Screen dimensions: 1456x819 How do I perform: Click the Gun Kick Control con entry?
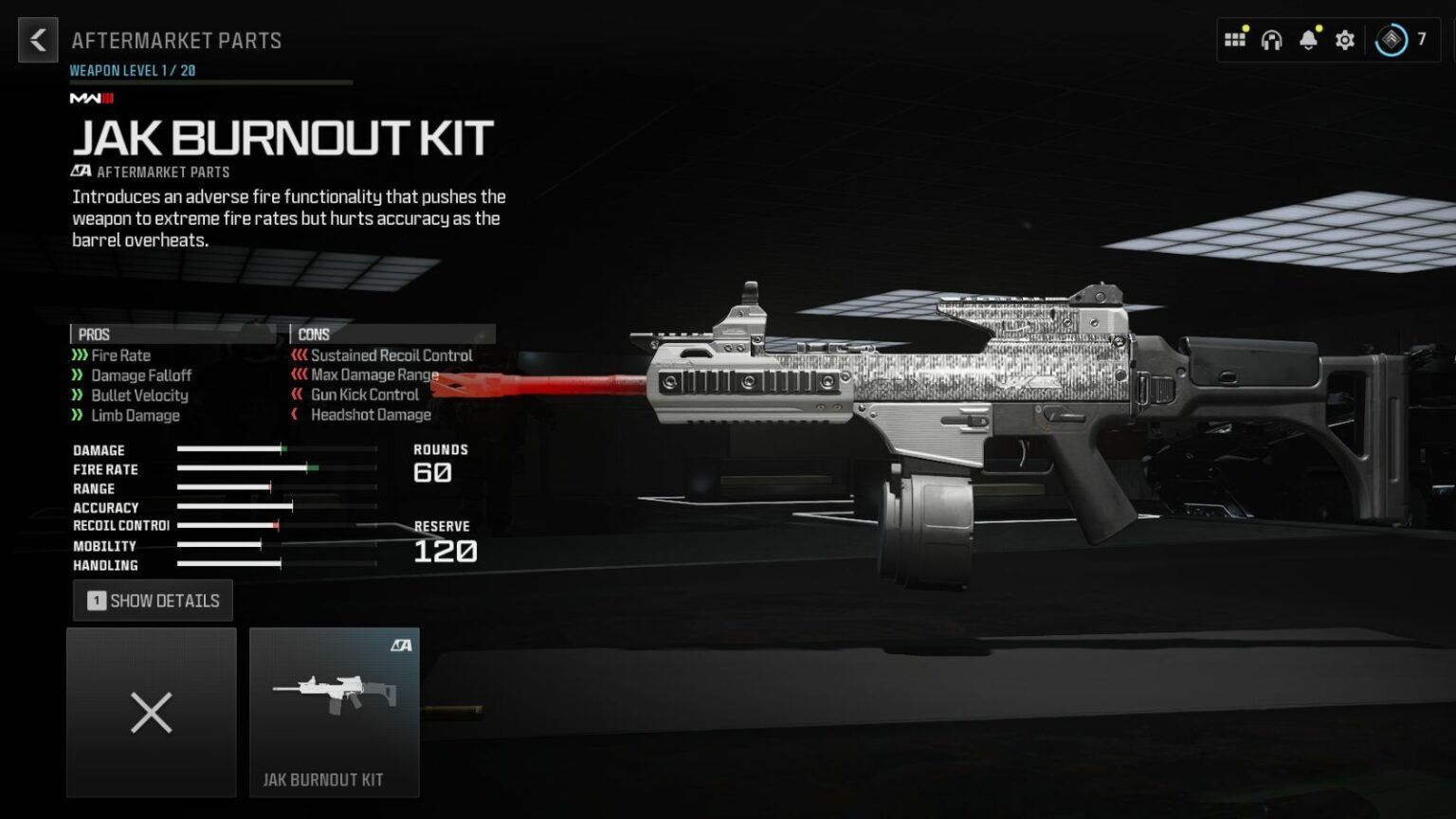pos(366,395)
